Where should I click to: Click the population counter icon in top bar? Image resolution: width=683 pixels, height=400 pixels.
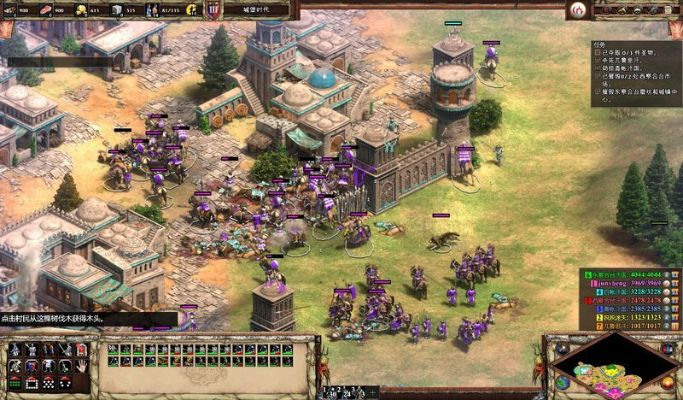(x=151, y=10)
